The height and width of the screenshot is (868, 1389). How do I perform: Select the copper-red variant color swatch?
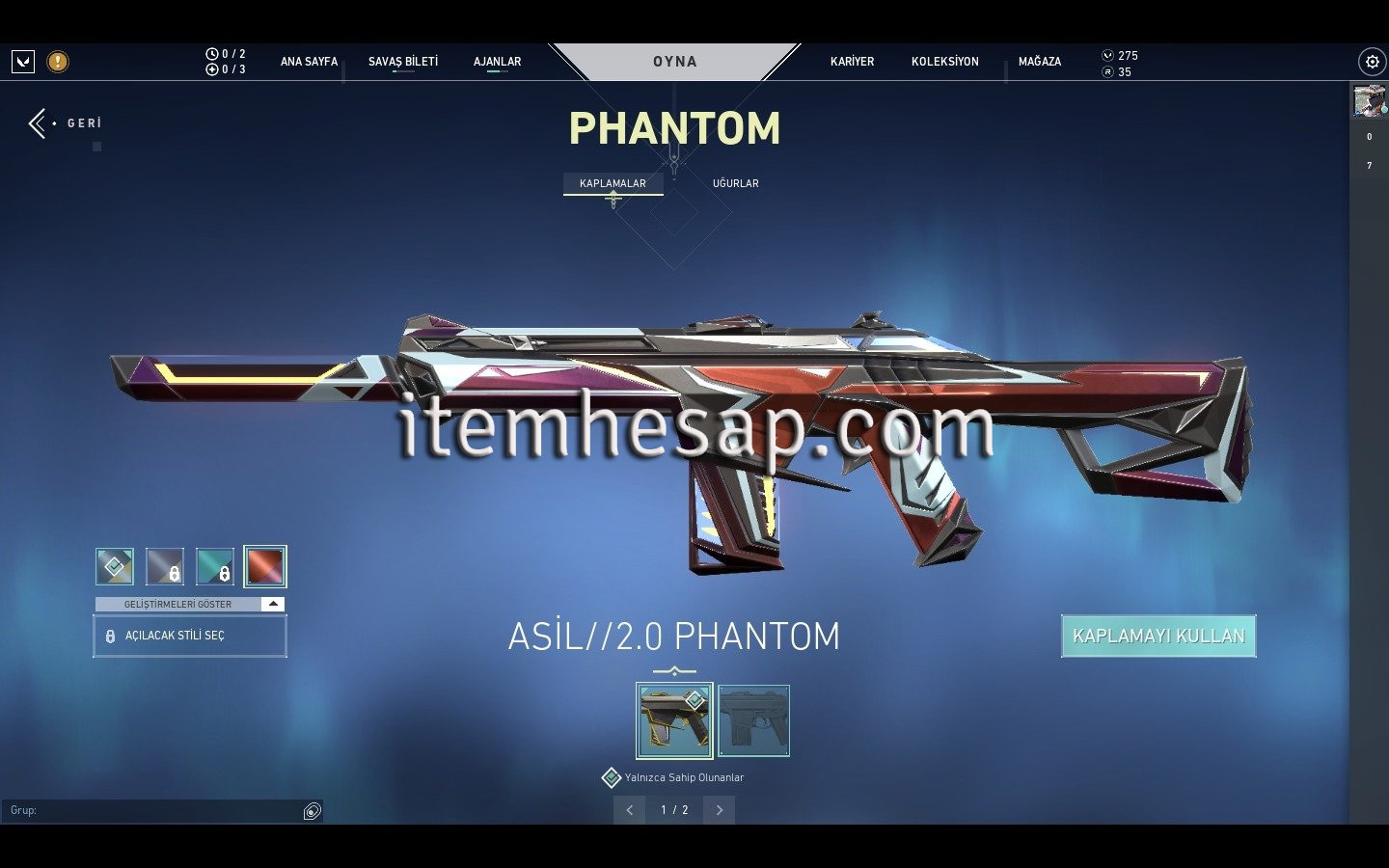pyautogui.click(x=266, y=566)
